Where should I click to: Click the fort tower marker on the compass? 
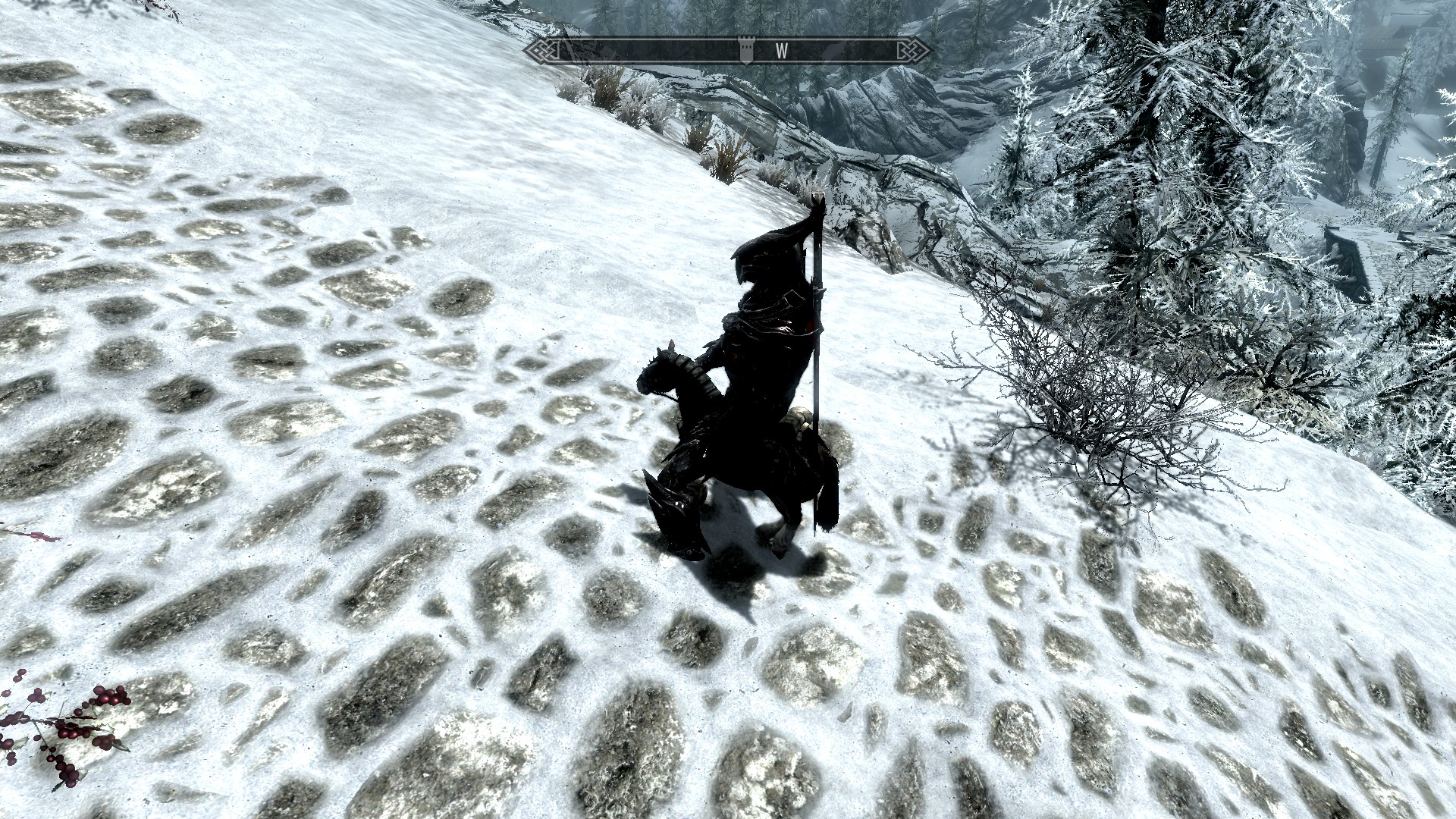click(747, 49)
